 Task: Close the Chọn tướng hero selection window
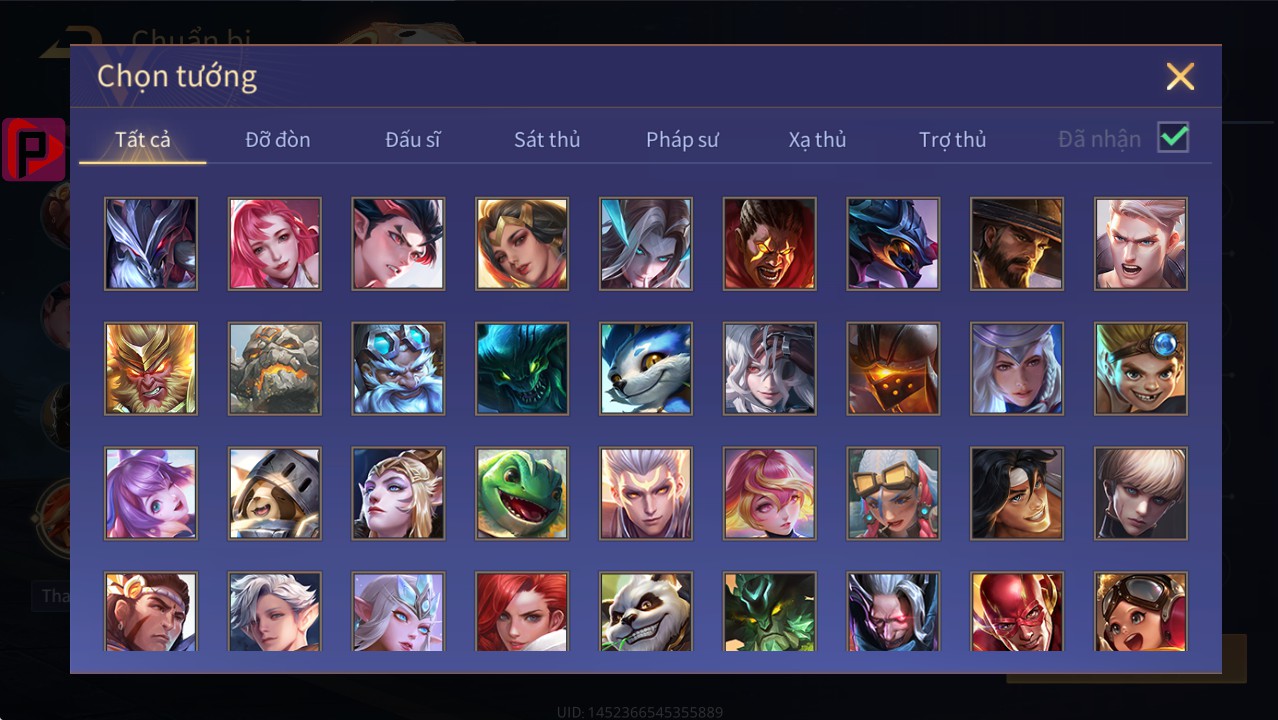1180,76
